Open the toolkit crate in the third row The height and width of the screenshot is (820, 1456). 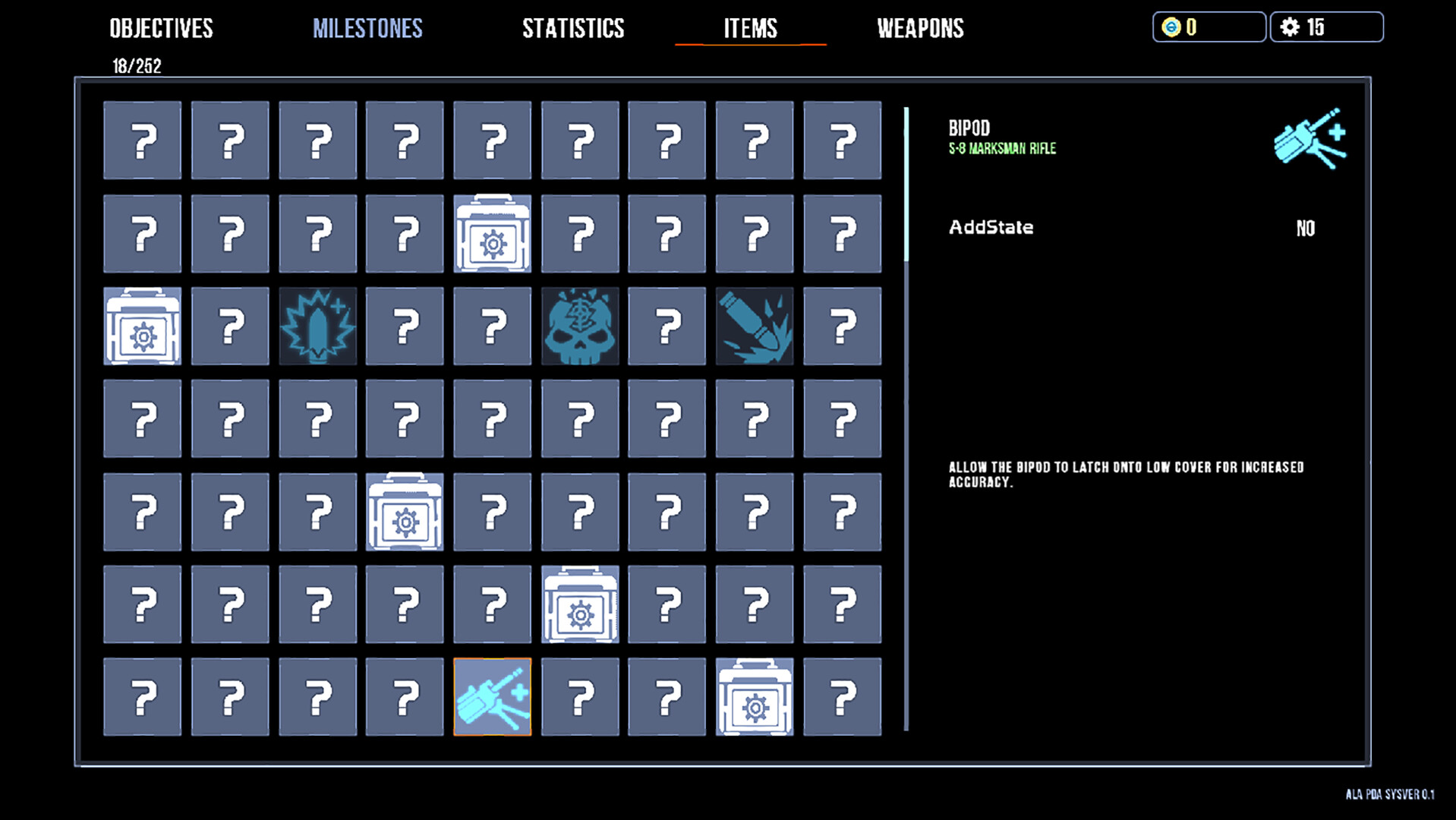pyautogui.click(x=142, y=326)
